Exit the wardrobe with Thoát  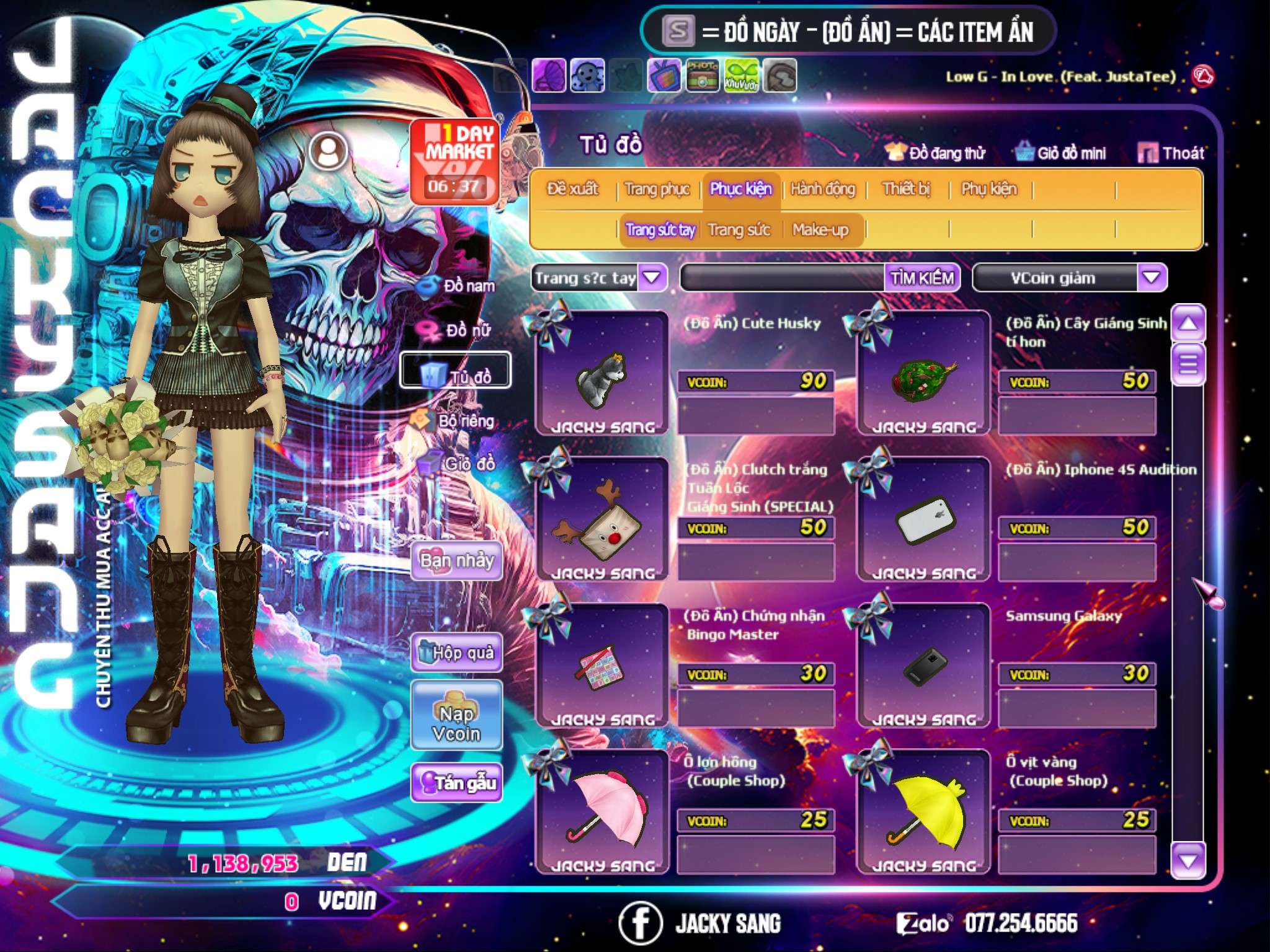click(1172, 153)
